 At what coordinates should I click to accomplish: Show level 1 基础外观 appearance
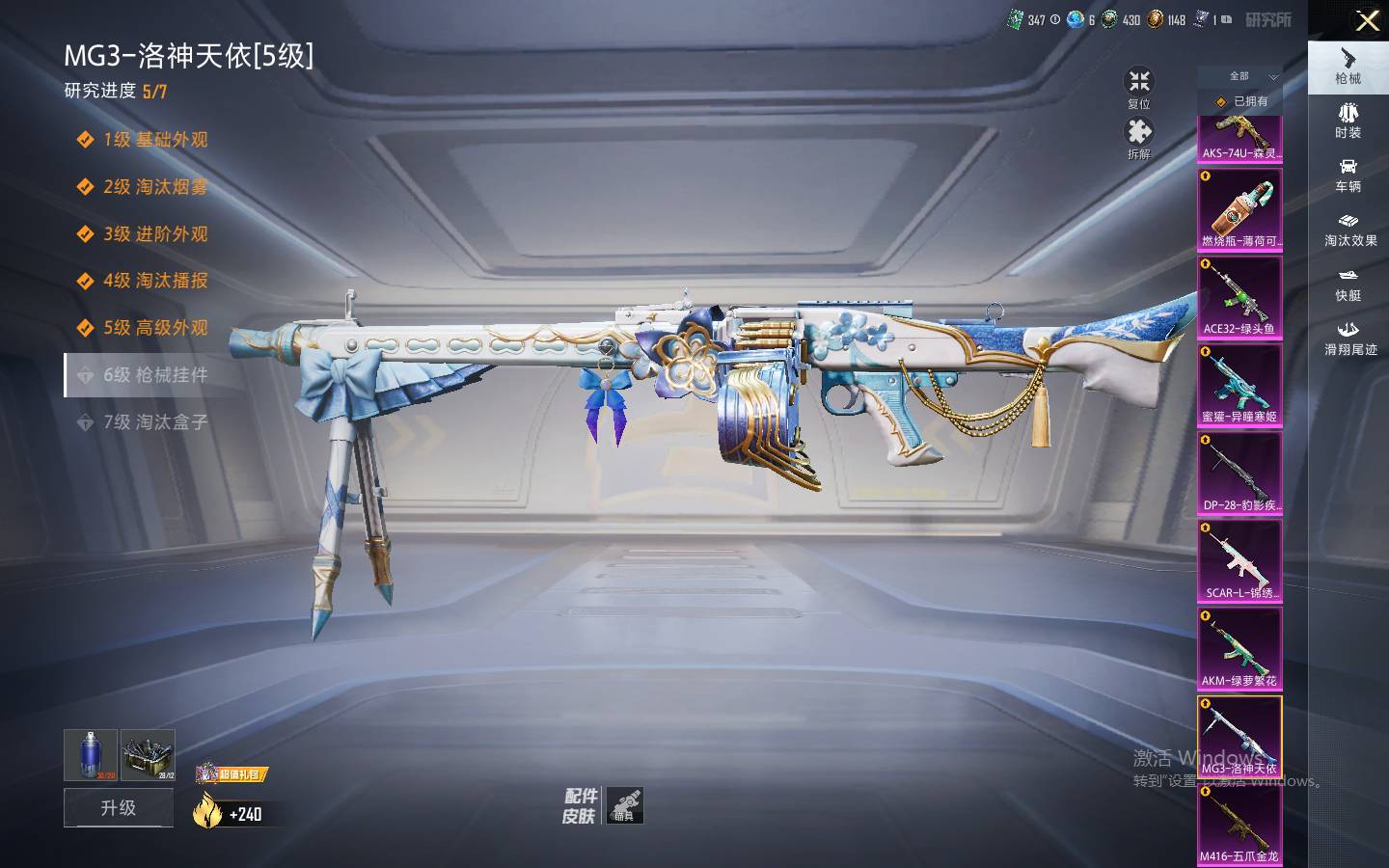pos(155,140)
